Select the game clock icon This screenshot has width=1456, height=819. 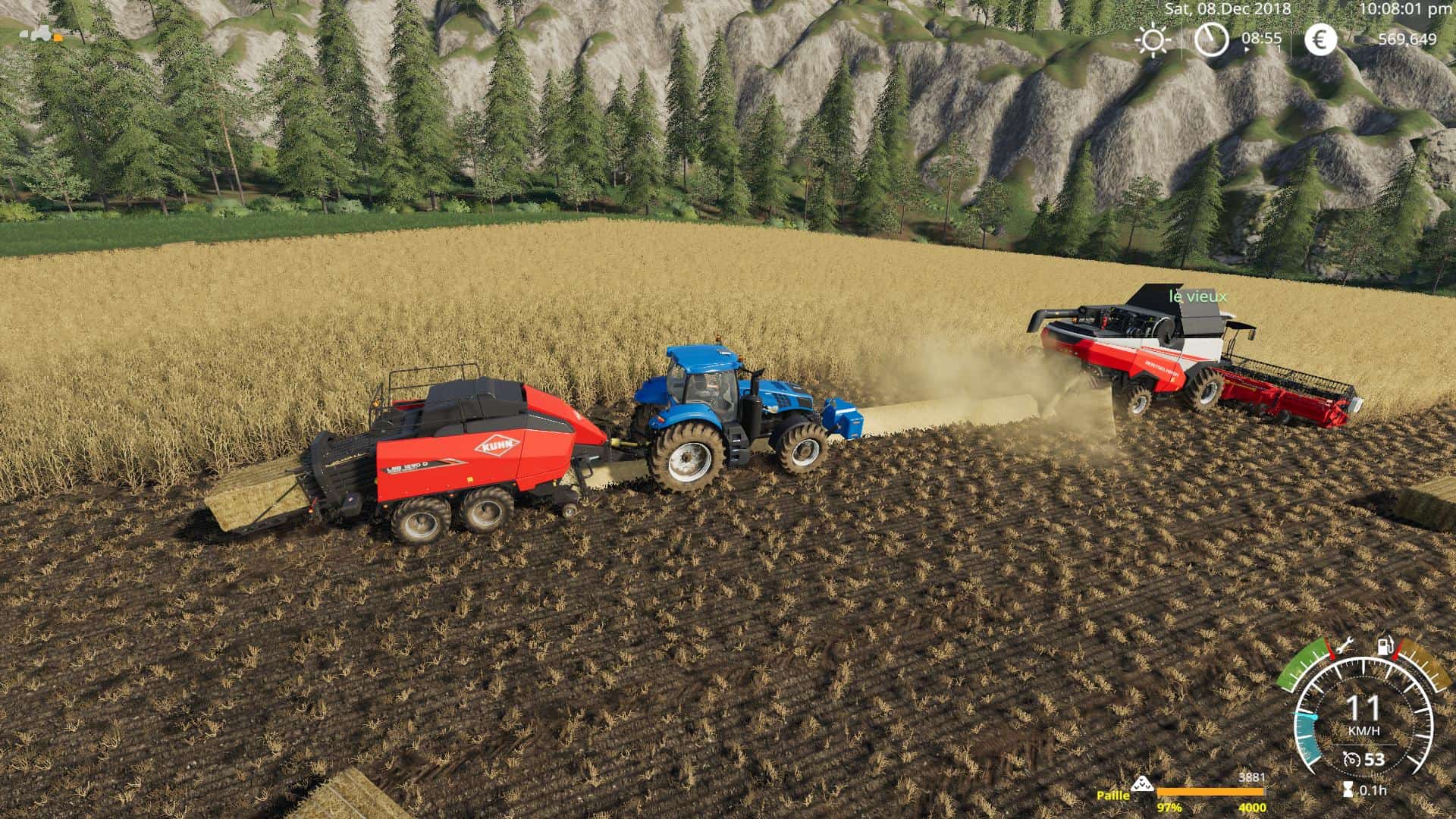pos(1211,39)
